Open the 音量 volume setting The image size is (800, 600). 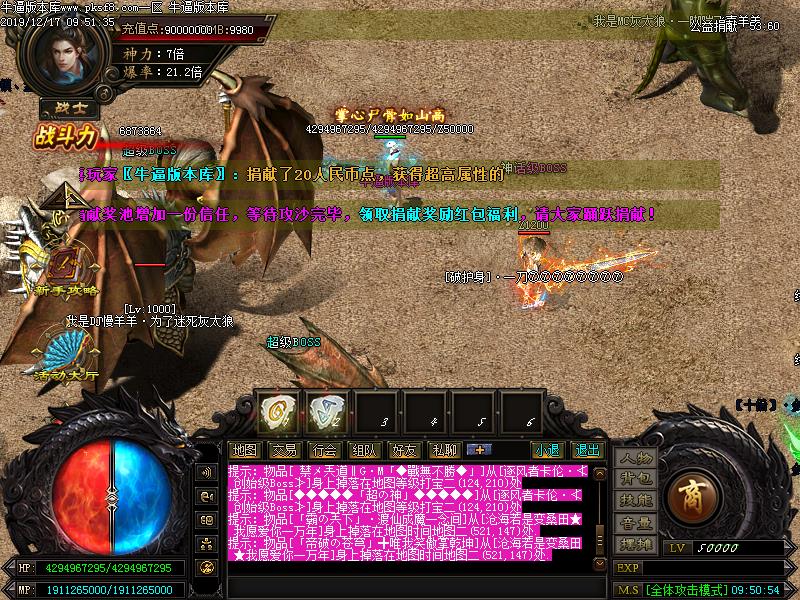tap(635, 522)
